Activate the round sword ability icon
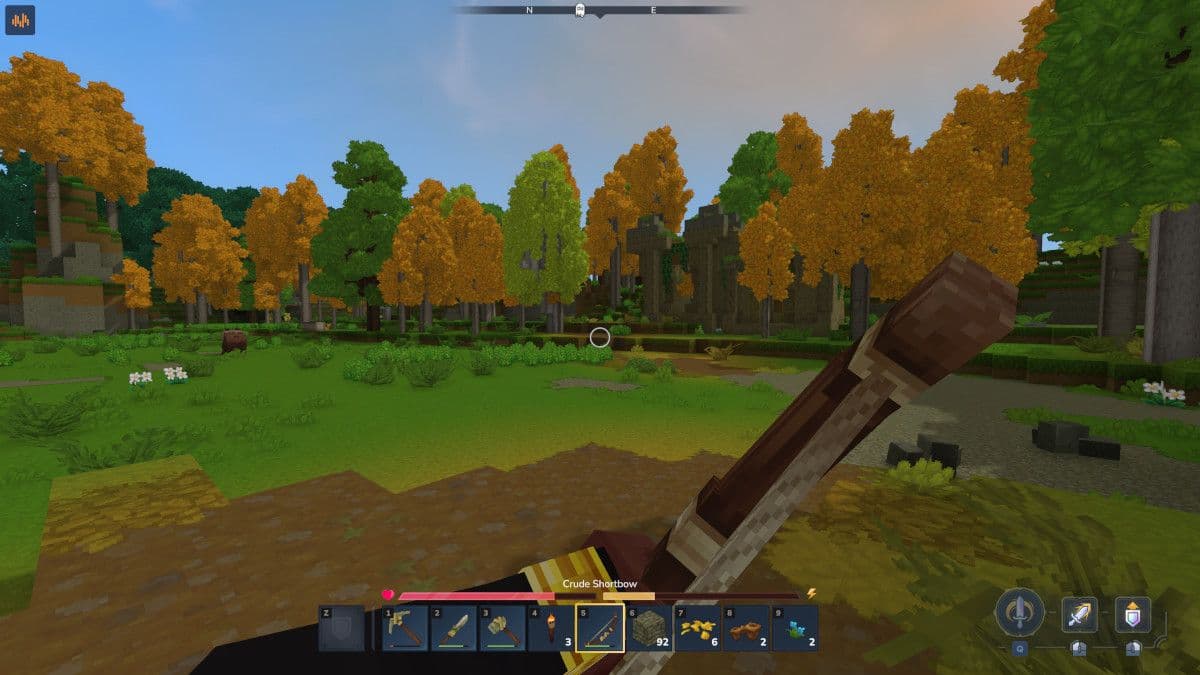Viewport: 1200px width, 675px height. click(1019, 612)
